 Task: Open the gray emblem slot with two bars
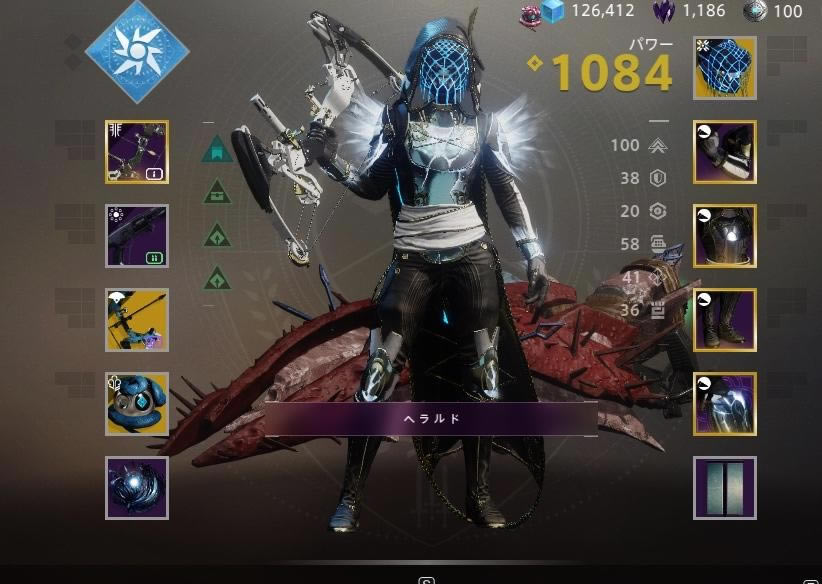click(725, 488)
